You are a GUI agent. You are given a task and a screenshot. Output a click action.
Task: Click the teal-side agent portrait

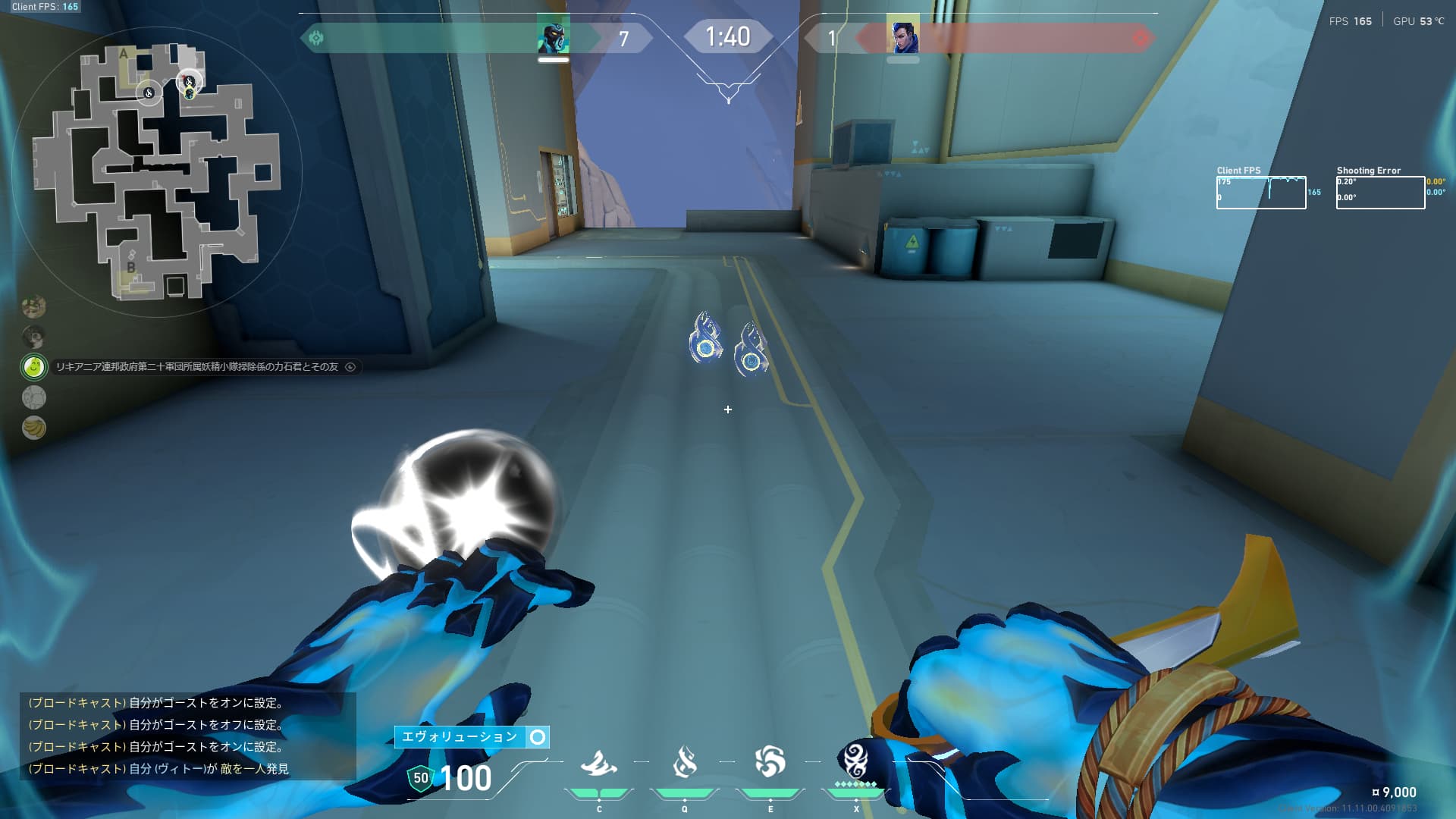click(x=553, y=36)
